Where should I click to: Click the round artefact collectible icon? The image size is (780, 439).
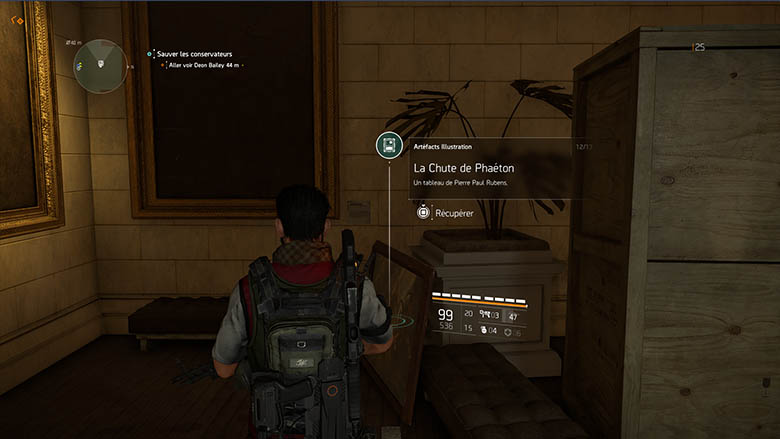tap(389, 146)
